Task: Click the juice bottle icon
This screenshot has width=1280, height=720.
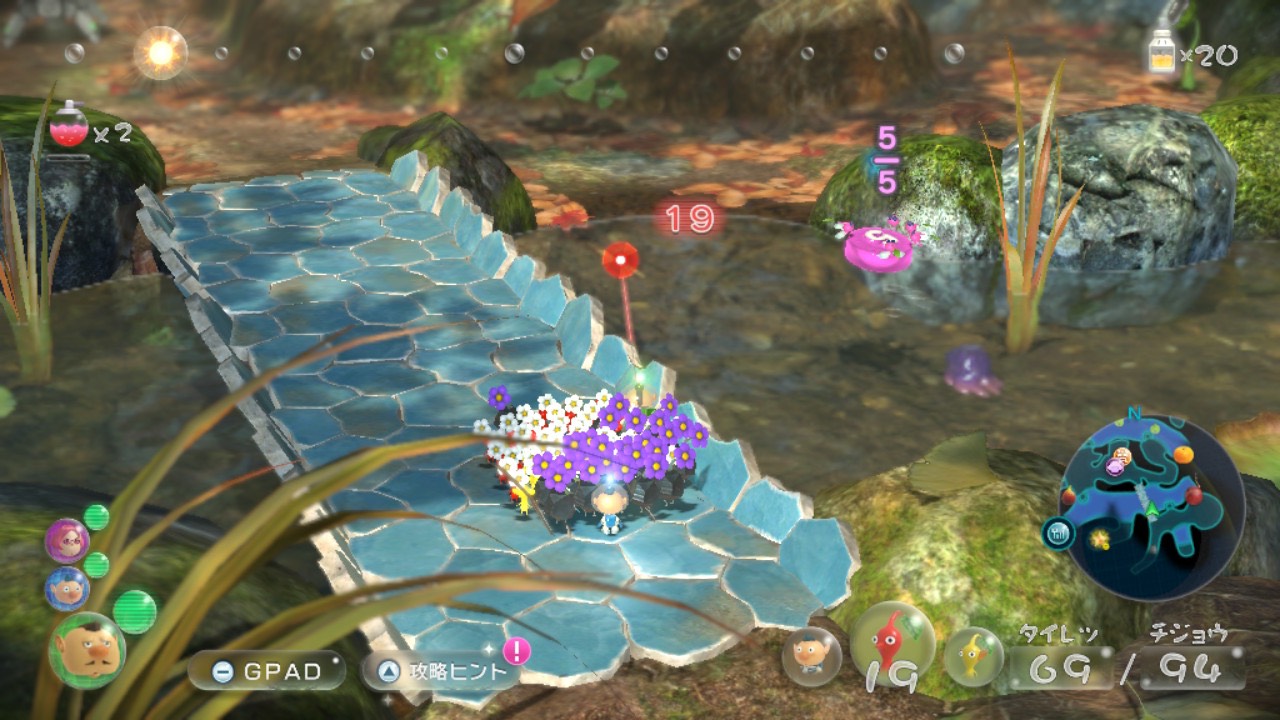Action: [1162, 51]
